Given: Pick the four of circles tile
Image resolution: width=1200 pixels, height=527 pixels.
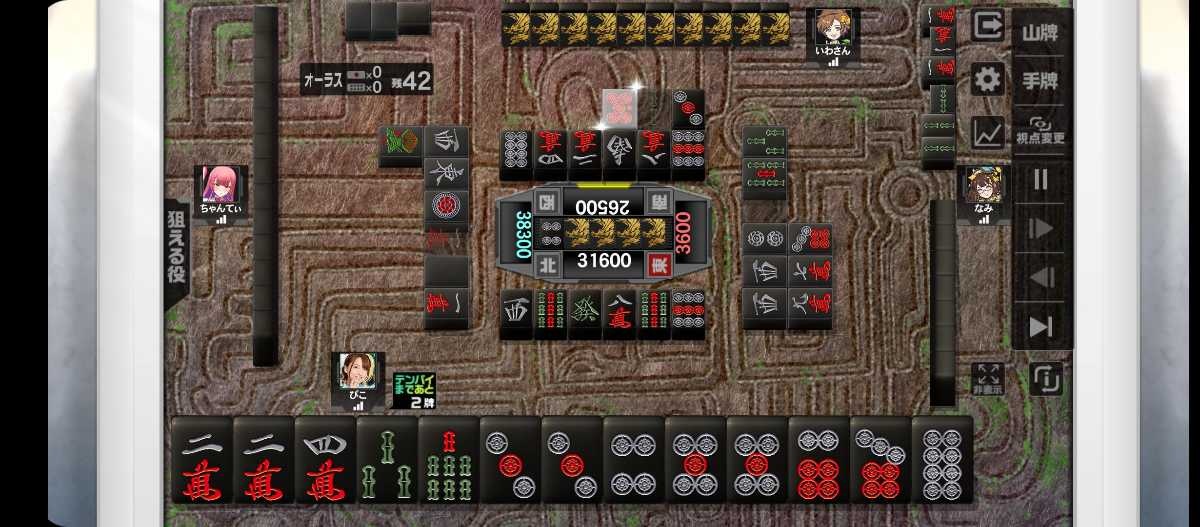Looking at the screenshot, I should 634,460.
